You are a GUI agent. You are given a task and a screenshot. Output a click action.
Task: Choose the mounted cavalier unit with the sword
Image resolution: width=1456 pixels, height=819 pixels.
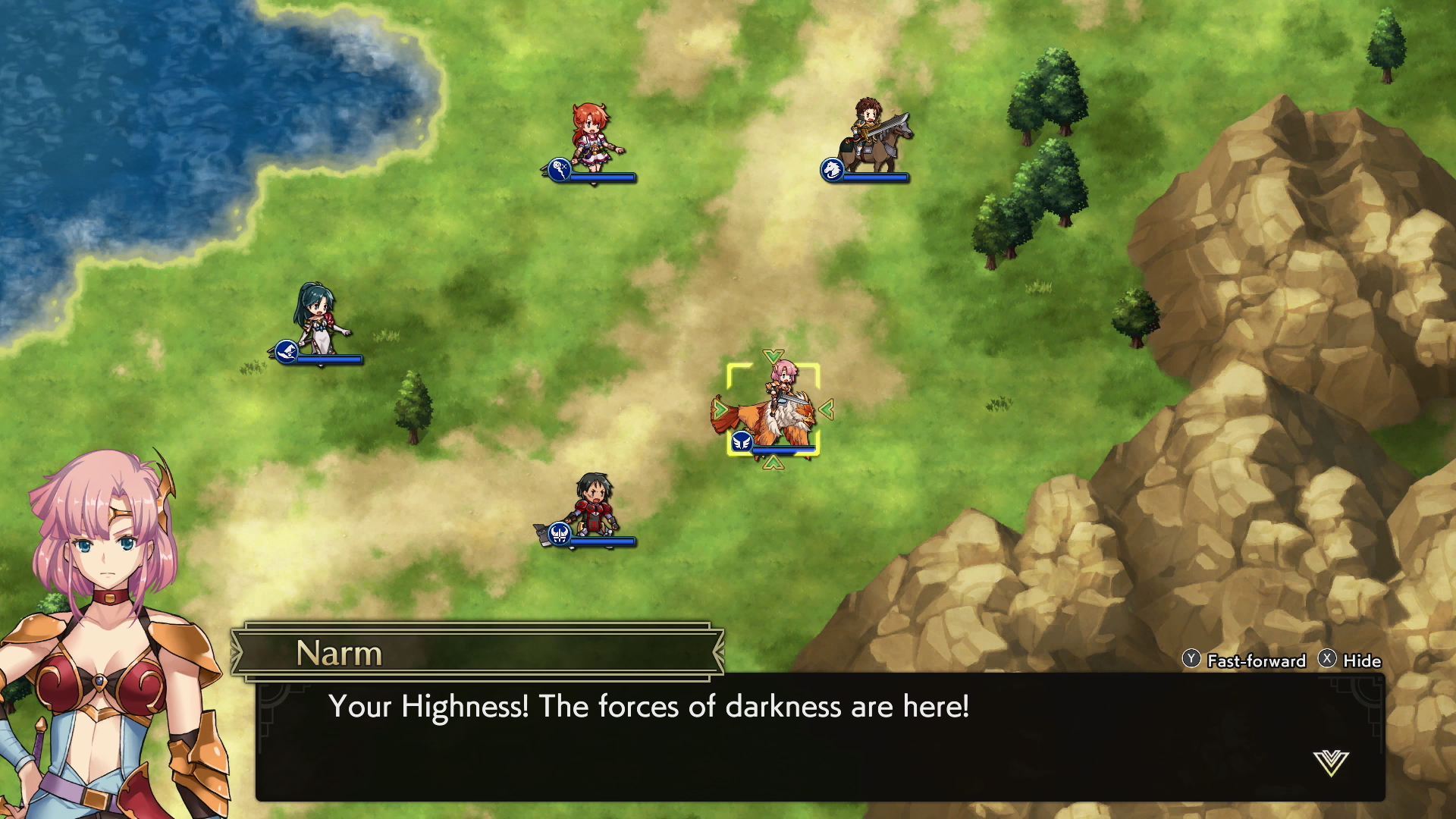pyautogui.click(x=873, y=138)
